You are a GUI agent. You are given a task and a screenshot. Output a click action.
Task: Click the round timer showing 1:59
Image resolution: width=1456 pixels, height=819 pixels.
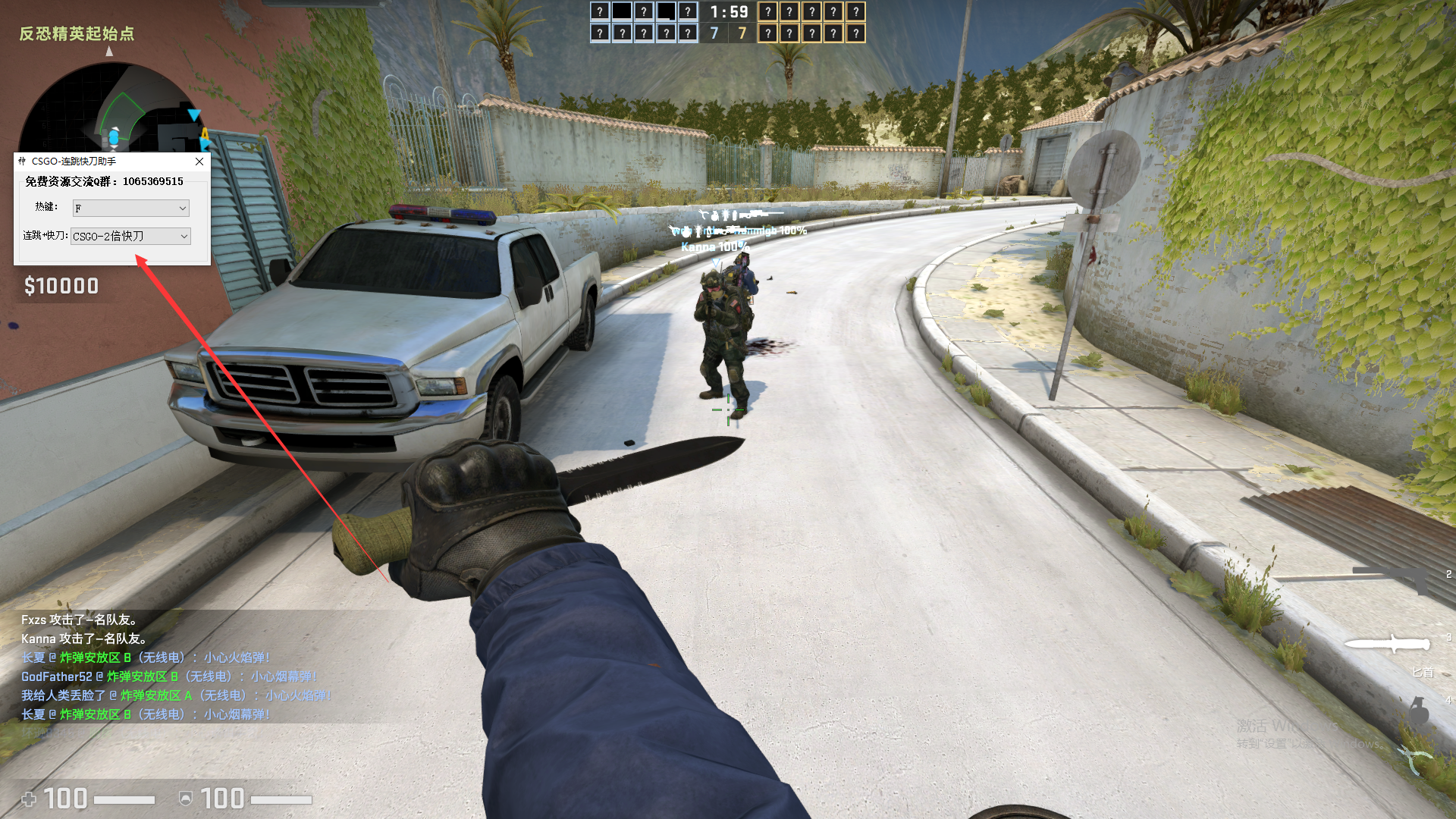point(730,12)
